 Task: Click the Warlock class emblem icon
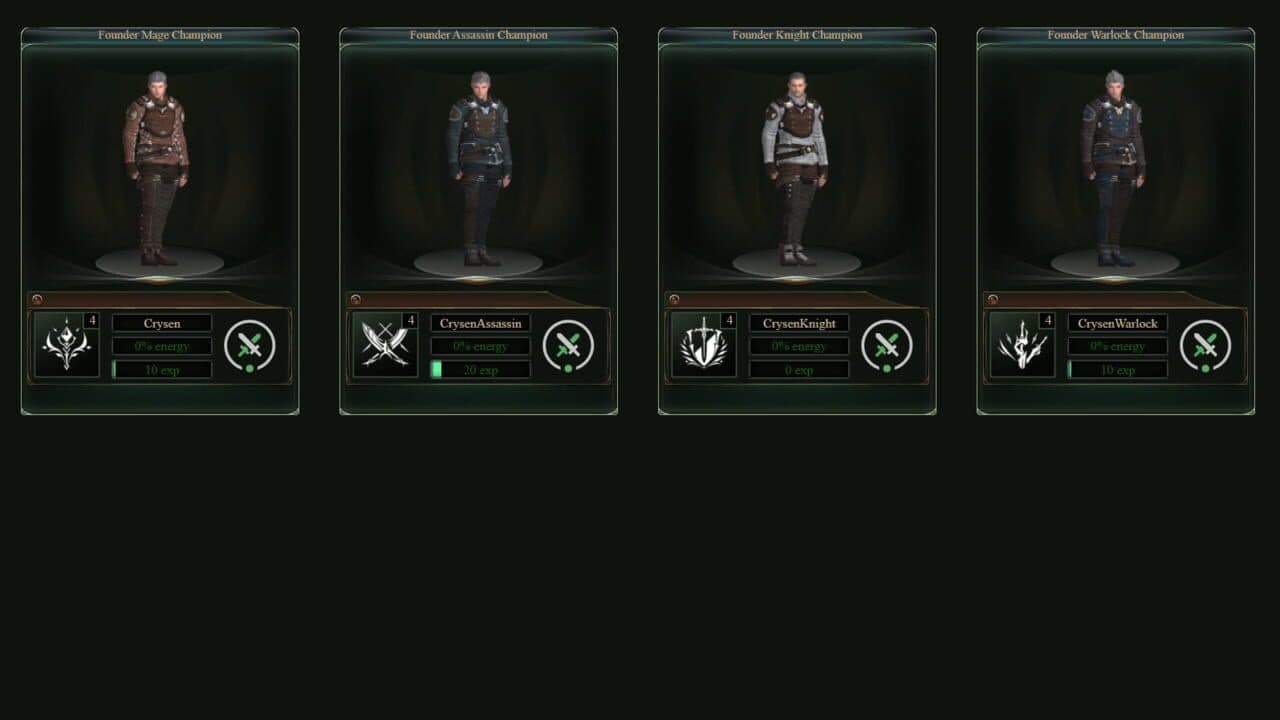pyautogui.click(x=1022, y=345)
